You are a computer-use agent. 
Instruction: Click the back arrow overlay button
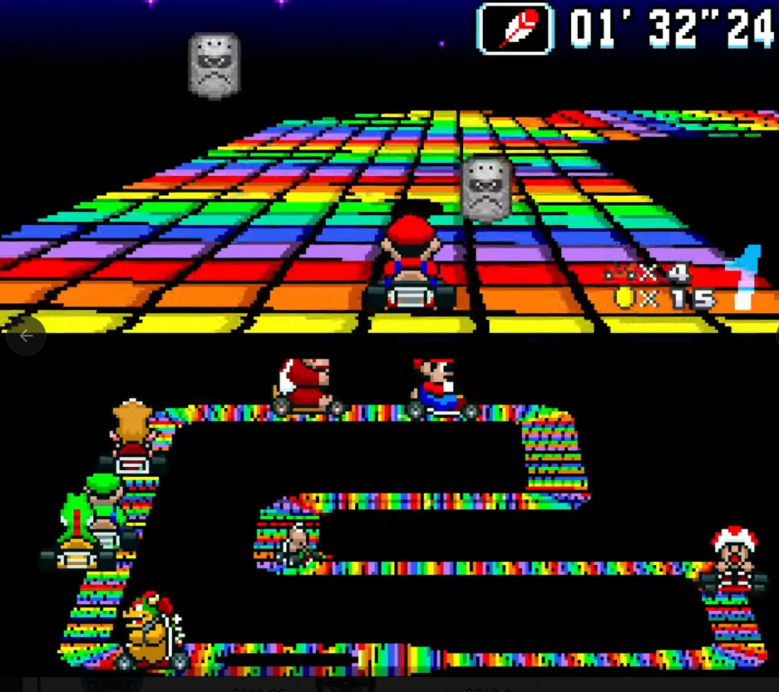(x=26, y=336)
